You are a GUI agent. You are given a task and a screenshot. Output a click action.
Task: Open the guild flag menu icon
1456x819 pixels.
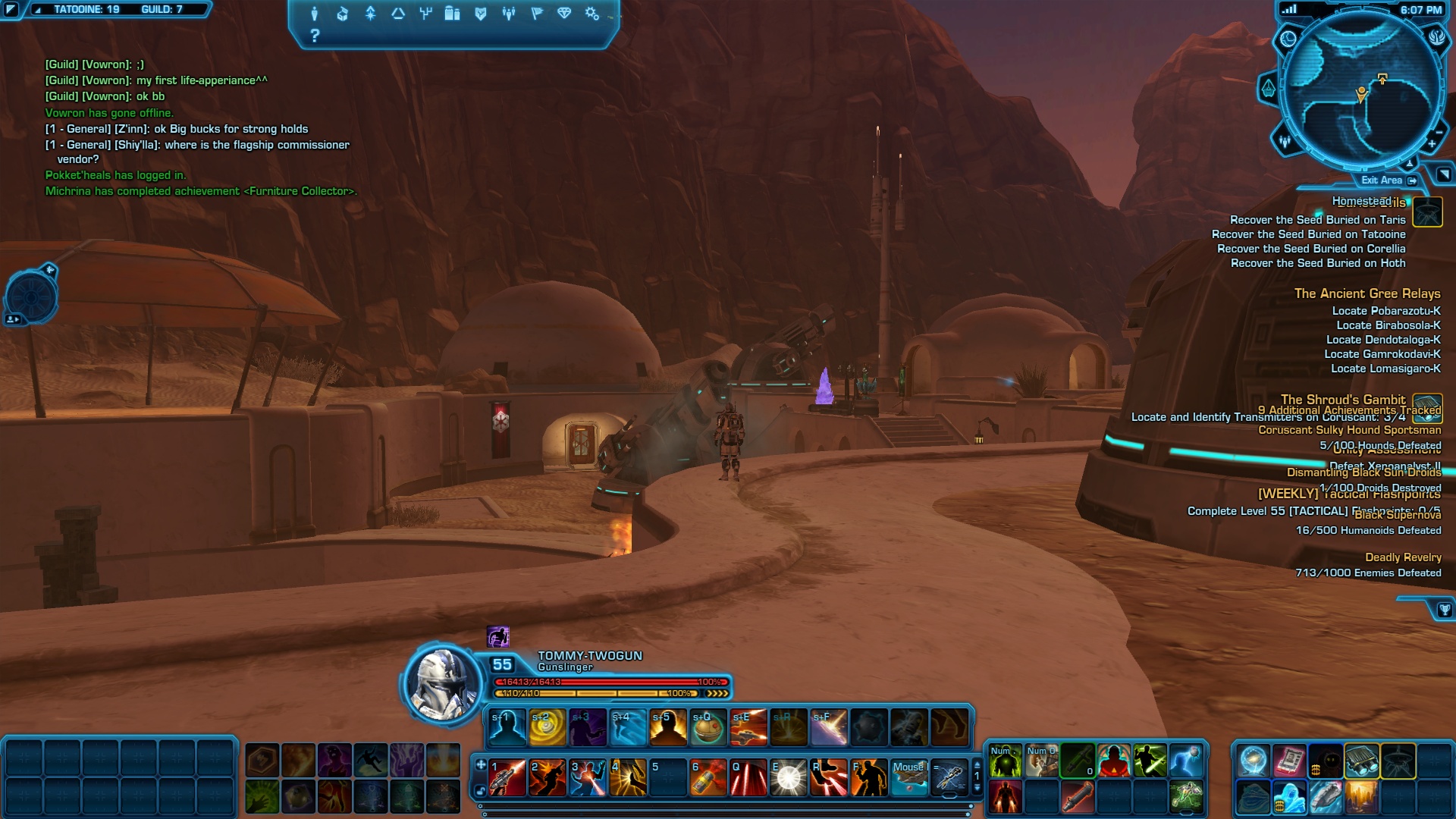[537, 14]
